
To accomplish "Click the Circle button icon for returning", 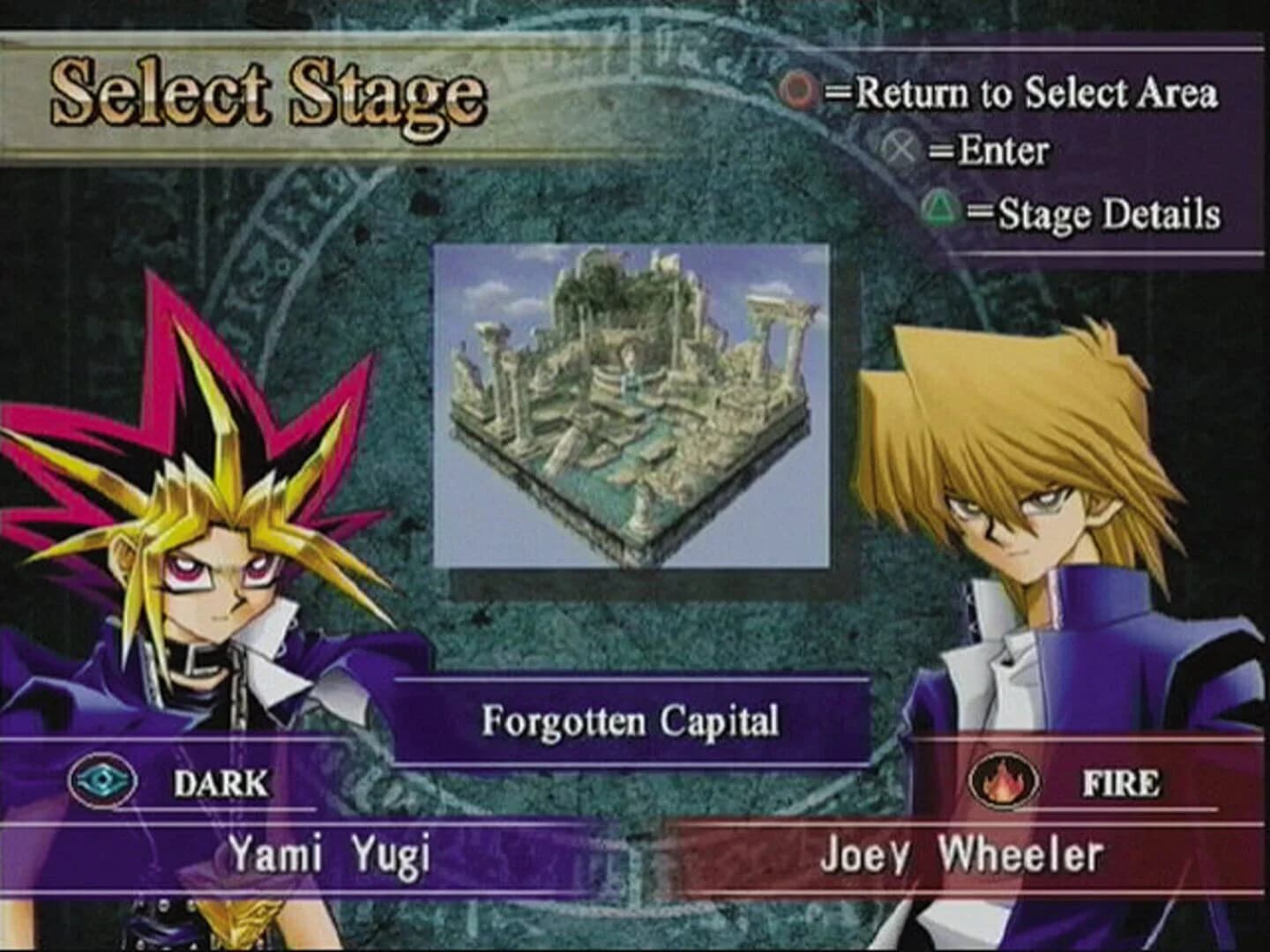I will click(798, 89).
